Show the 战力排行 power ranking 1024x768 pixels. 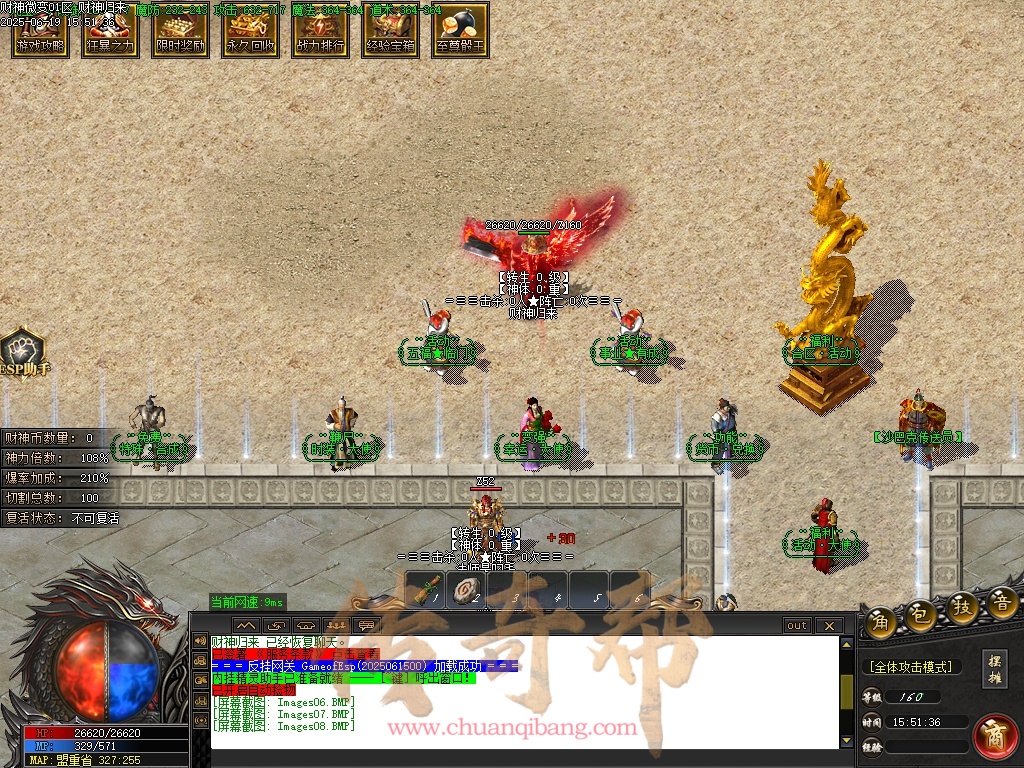click(320, 30)
